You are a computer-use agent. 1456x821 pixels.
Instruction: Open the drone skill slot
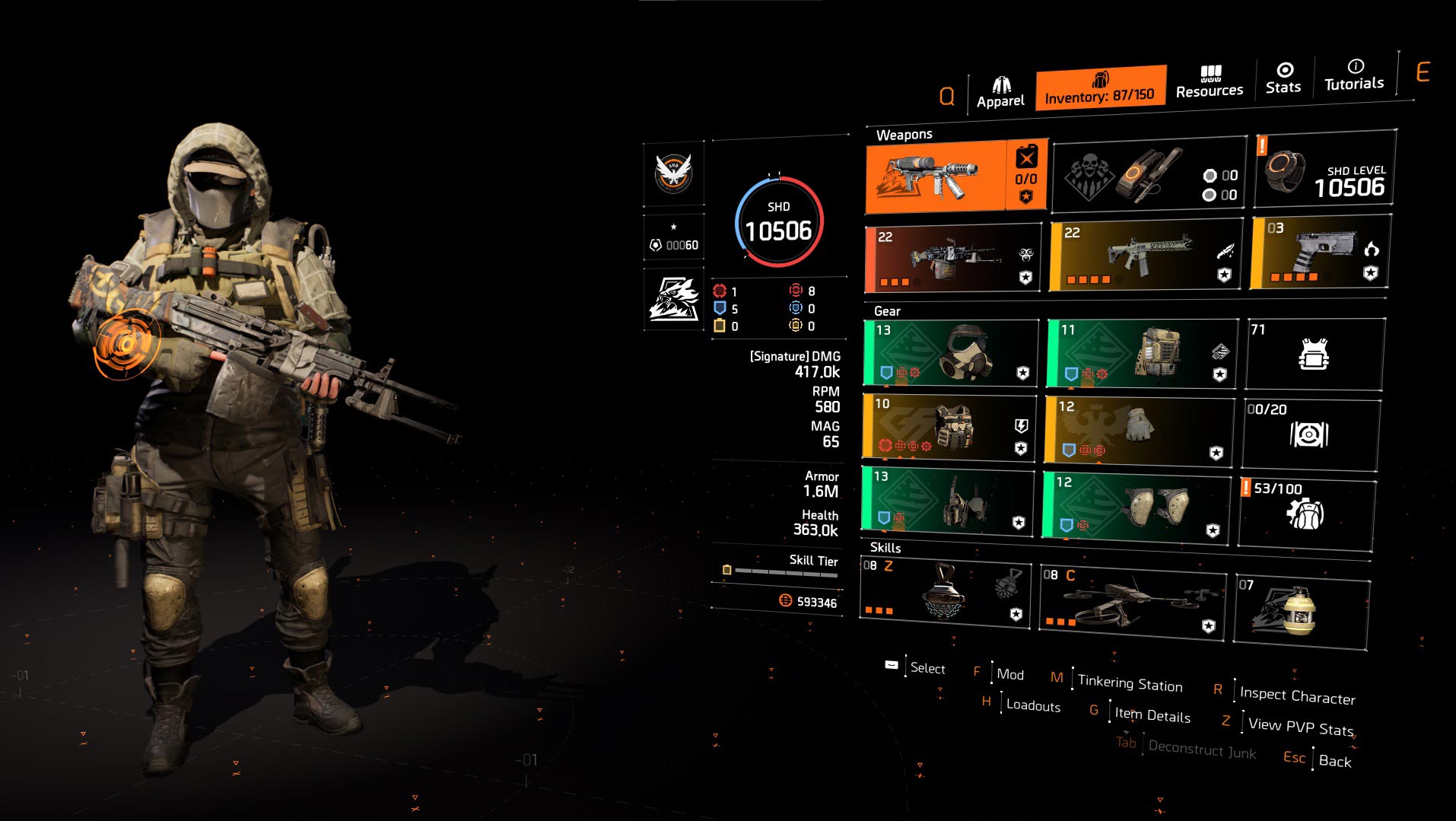pyautogui.click(x=1132, y=604)
